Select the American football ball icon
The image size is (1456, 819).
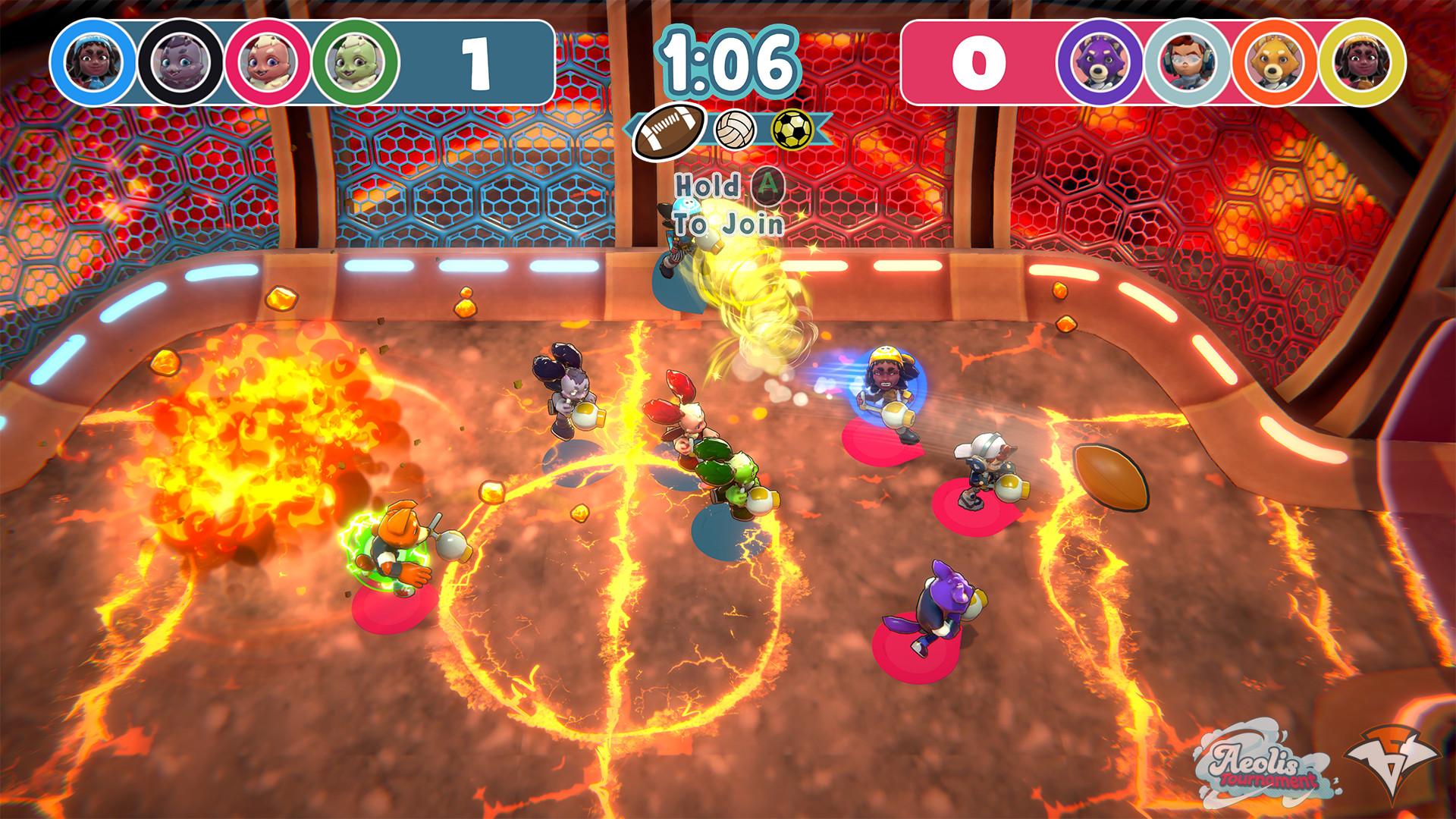(x=667, y=130)
